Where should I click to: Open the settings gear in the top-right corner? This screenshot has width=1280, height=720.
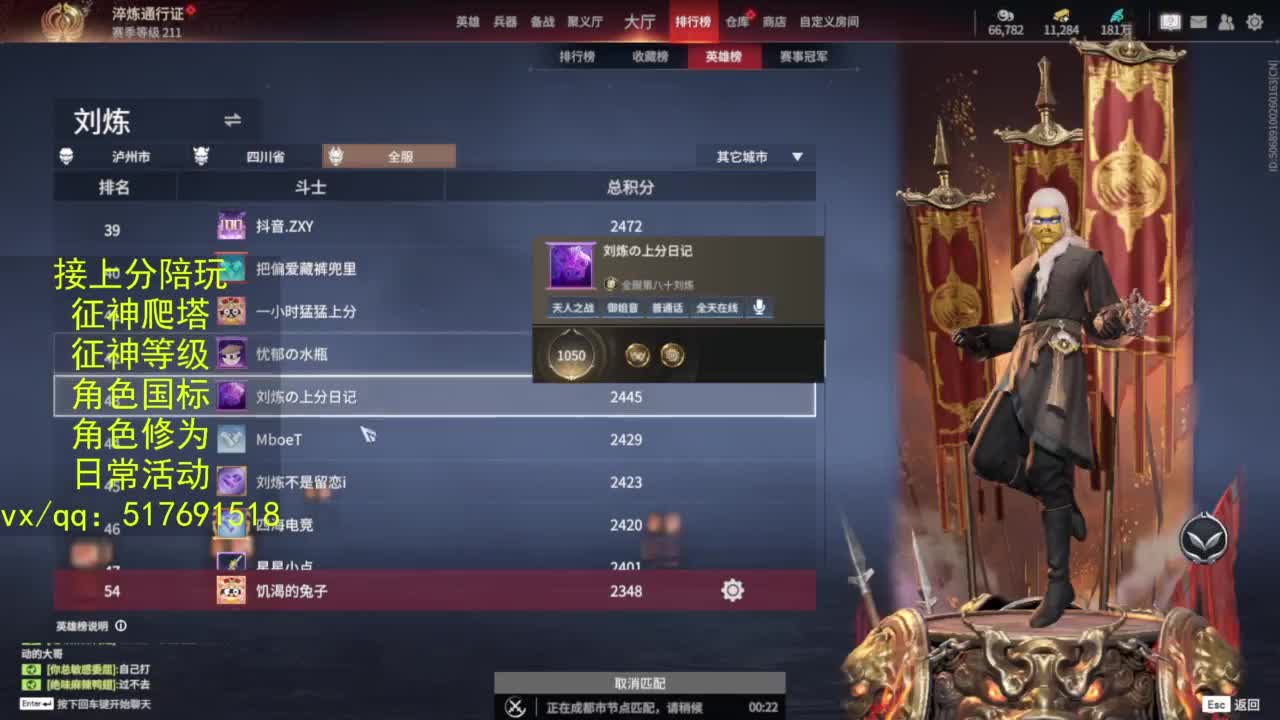click(x=1253, y=20)
